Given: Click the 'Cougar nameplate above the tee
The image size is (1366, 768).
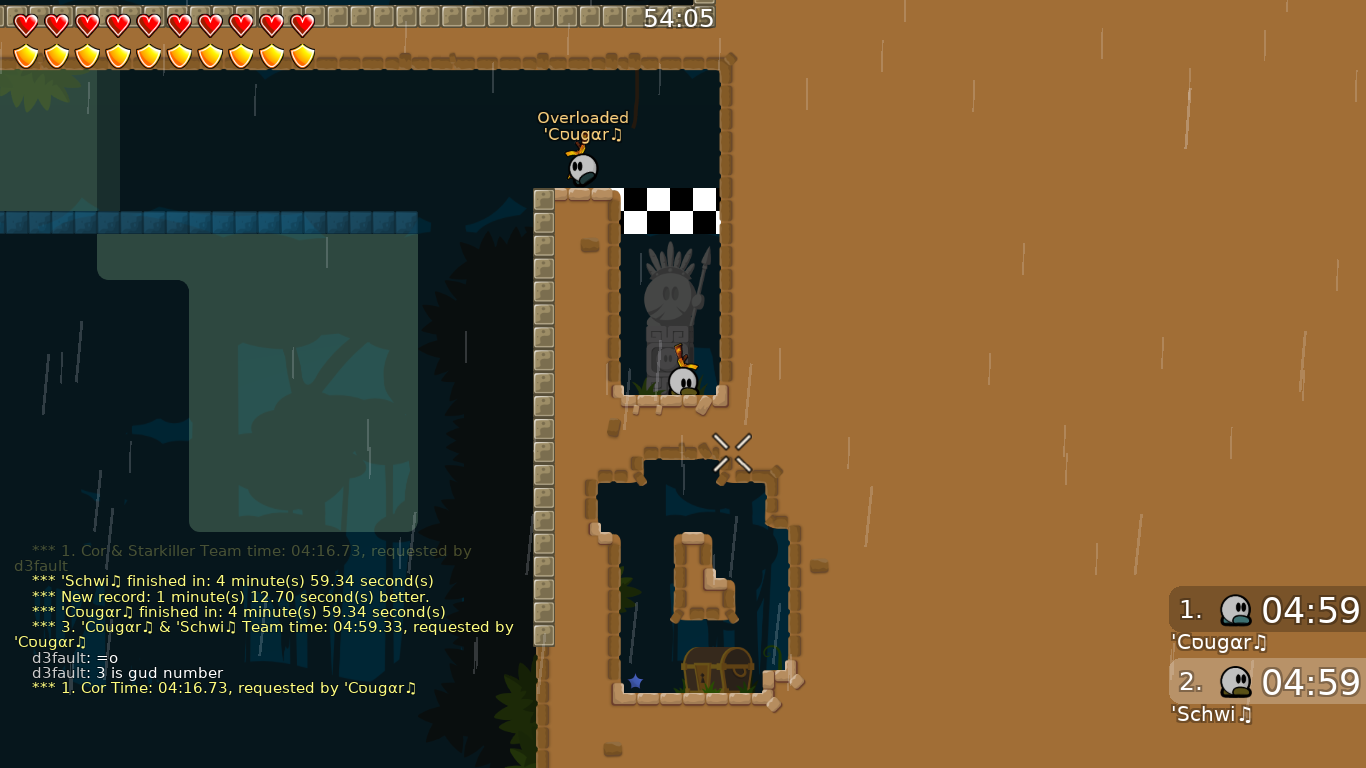Looking at the screenshot, I should (x=583, y=133).
